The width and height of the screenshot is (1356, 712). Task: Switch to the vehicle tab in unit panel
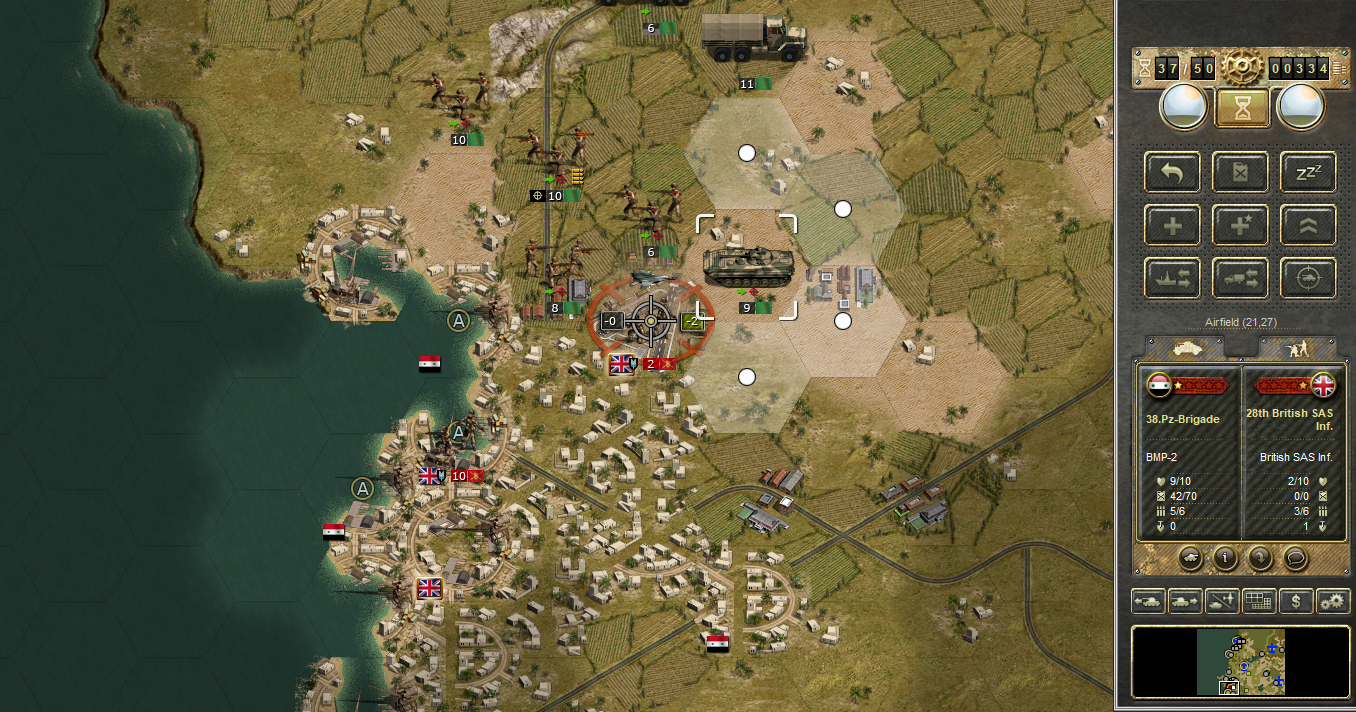pyautogui.click(x=1186, y=347)
